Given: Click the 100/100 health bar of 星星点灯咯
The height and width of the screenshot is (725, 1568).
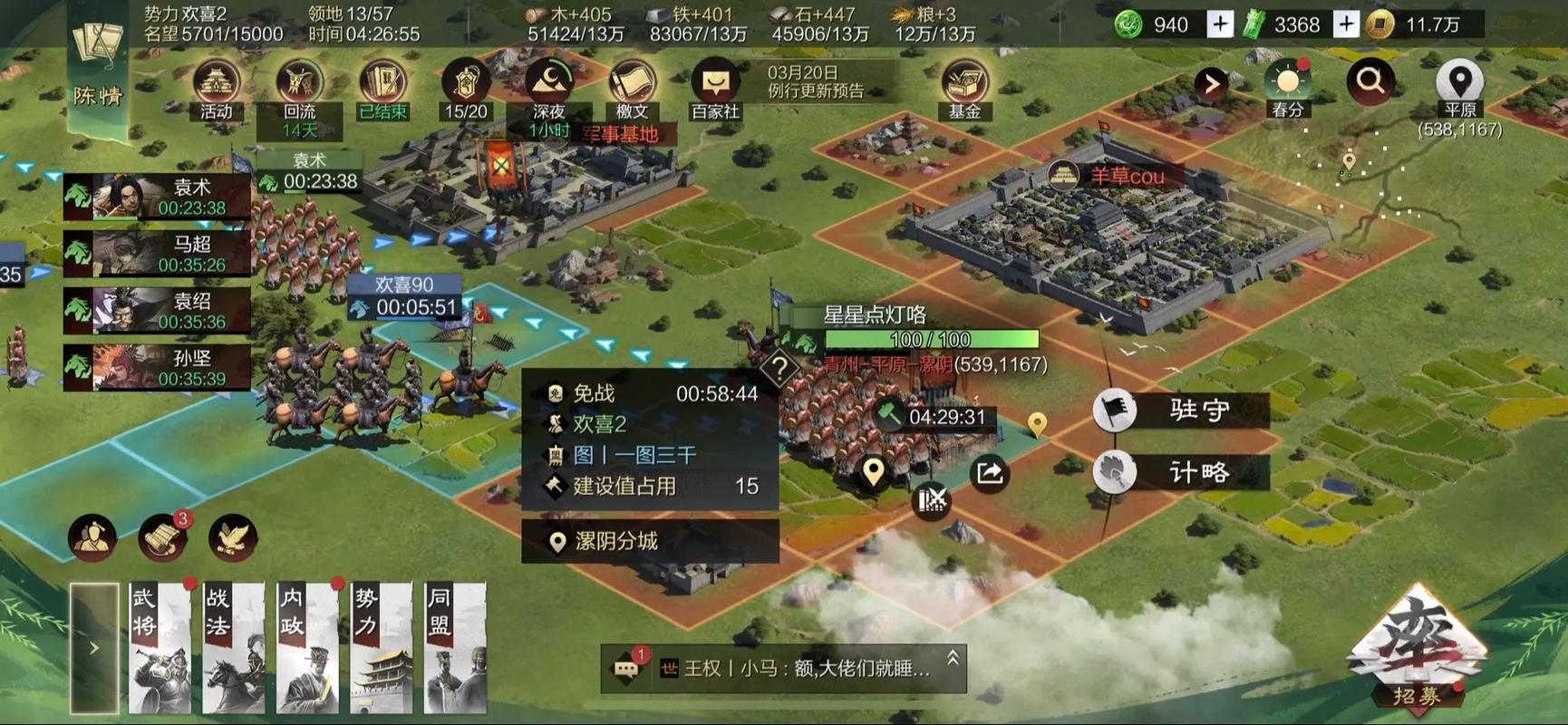Looking at the screenshot, I should click(x=928, y=340).
